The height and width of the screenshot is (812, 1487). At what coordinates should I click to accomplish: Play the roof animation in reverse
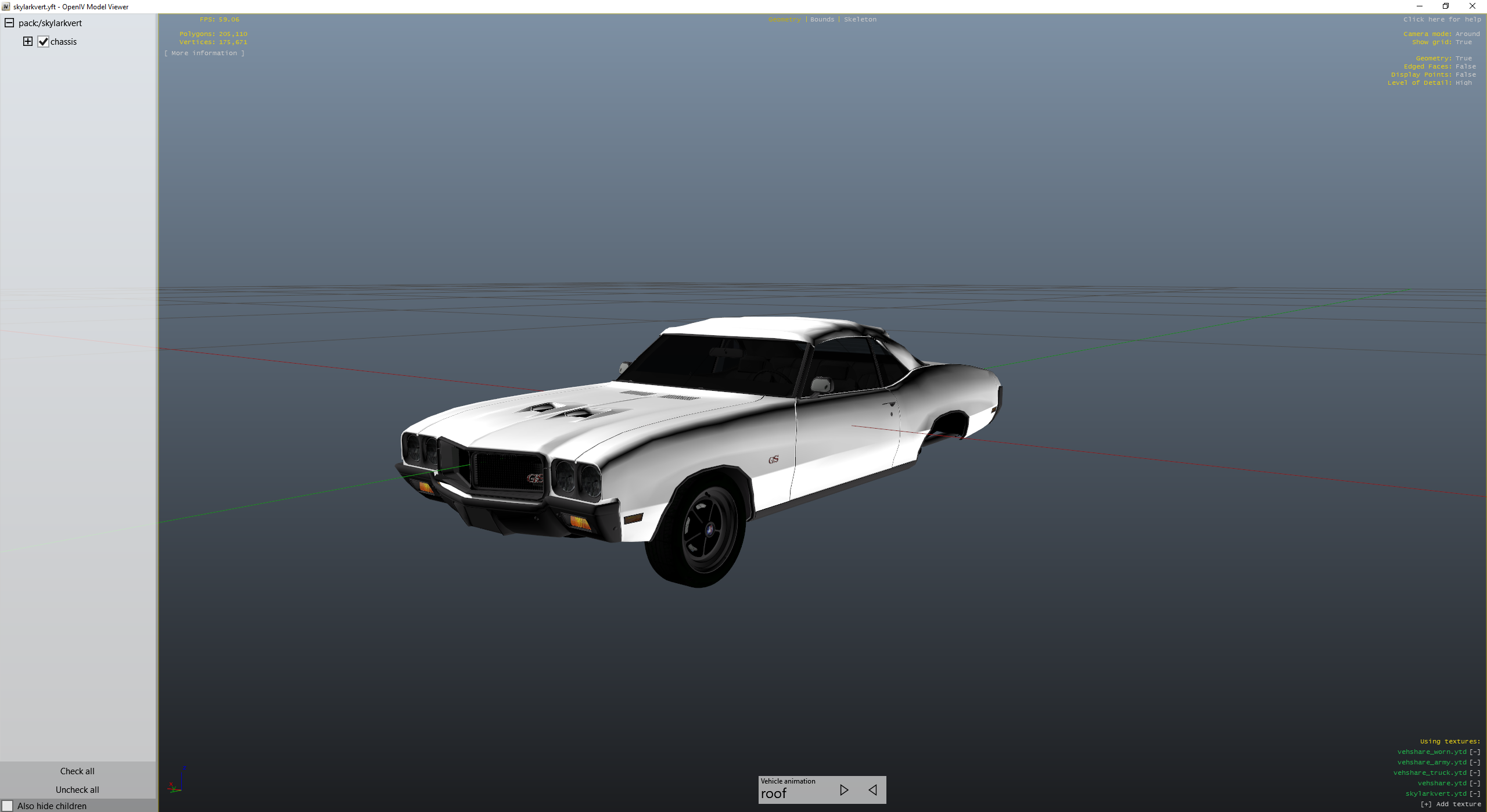872,790
